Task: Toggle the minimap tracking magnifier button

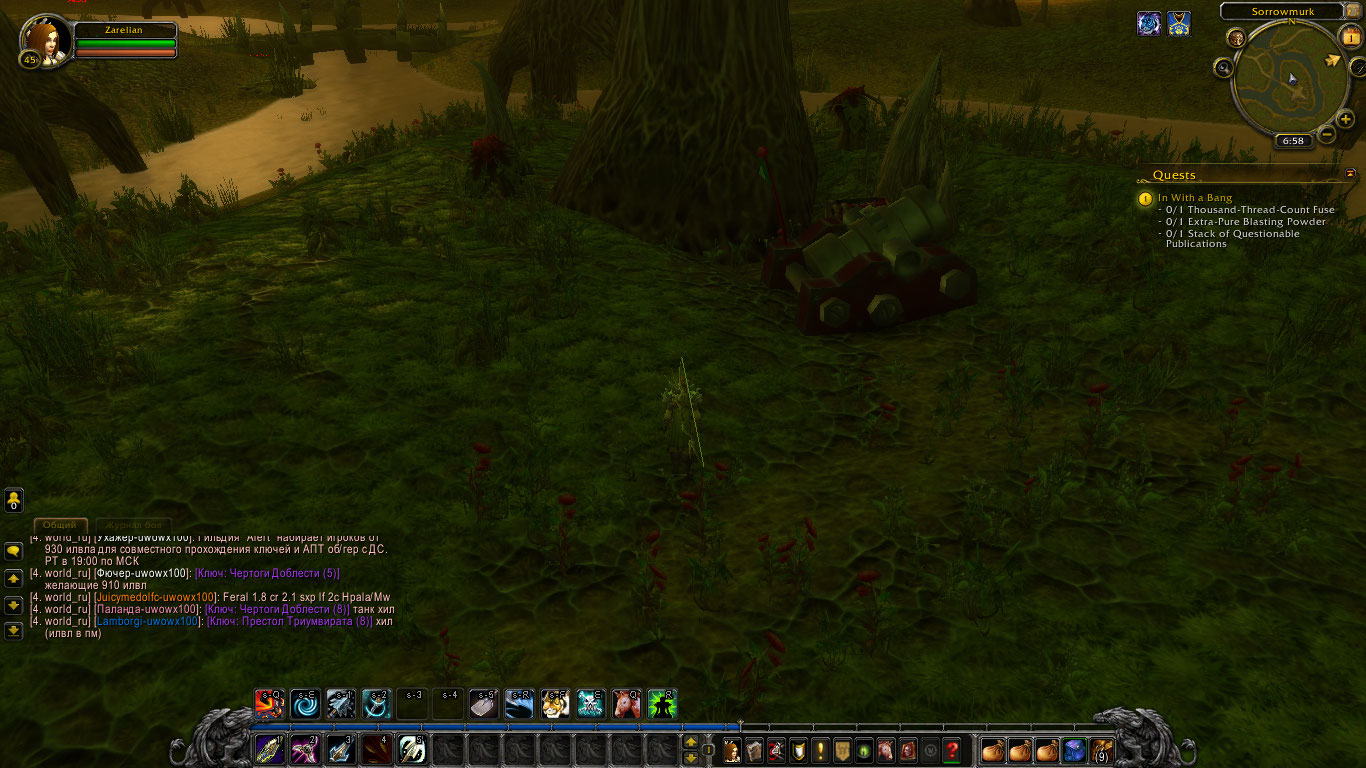Action: 1223,68
